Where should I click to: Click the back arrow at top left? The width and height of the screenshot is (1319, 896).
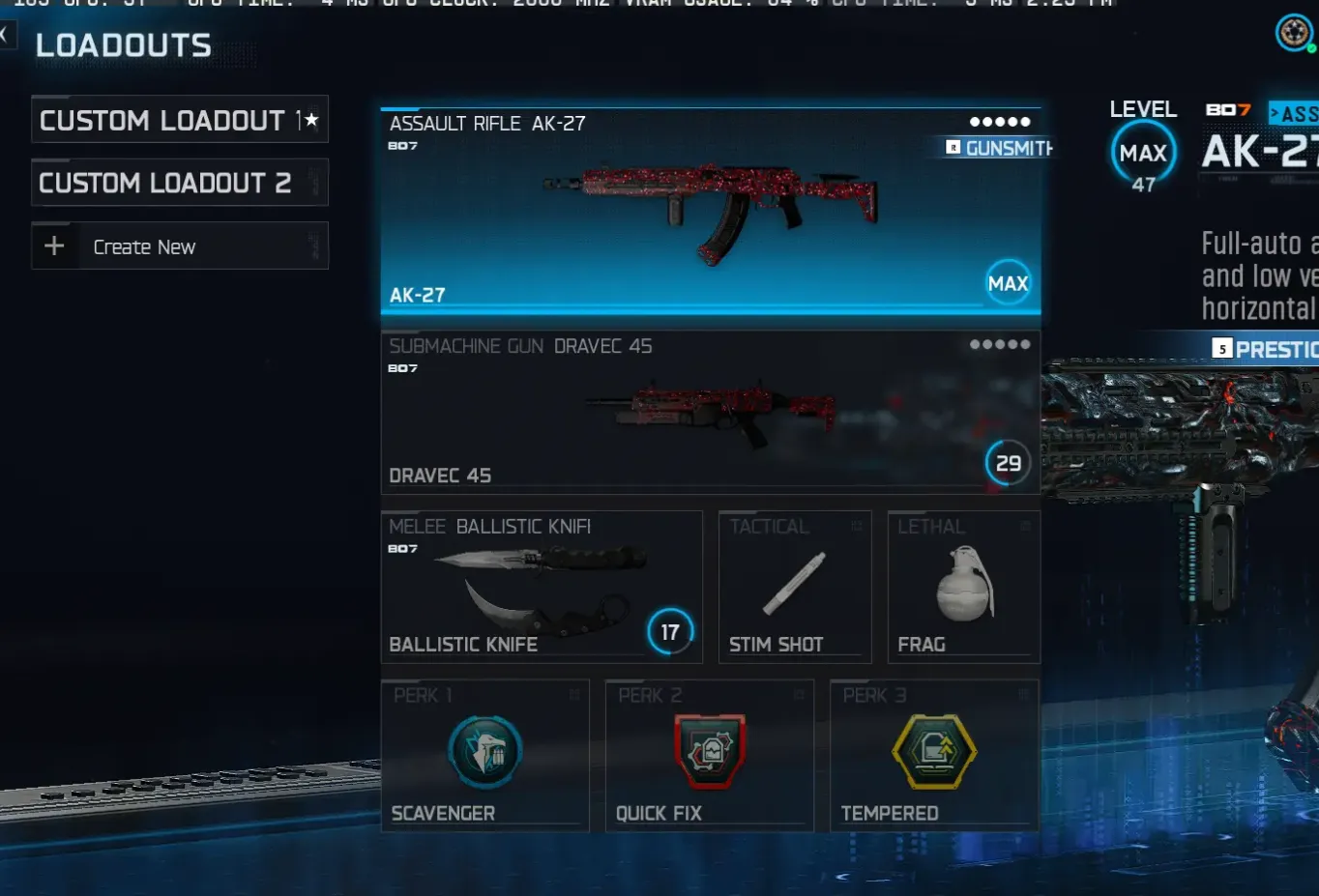(x=8, y=35)
